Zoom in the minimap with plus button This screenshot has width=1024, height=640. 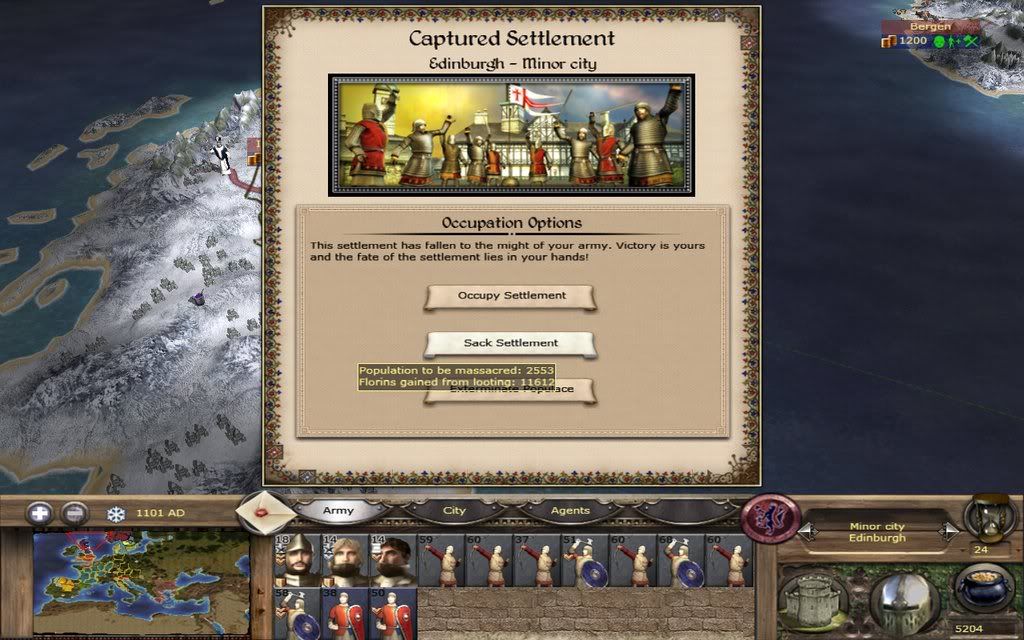coord(40,513)
